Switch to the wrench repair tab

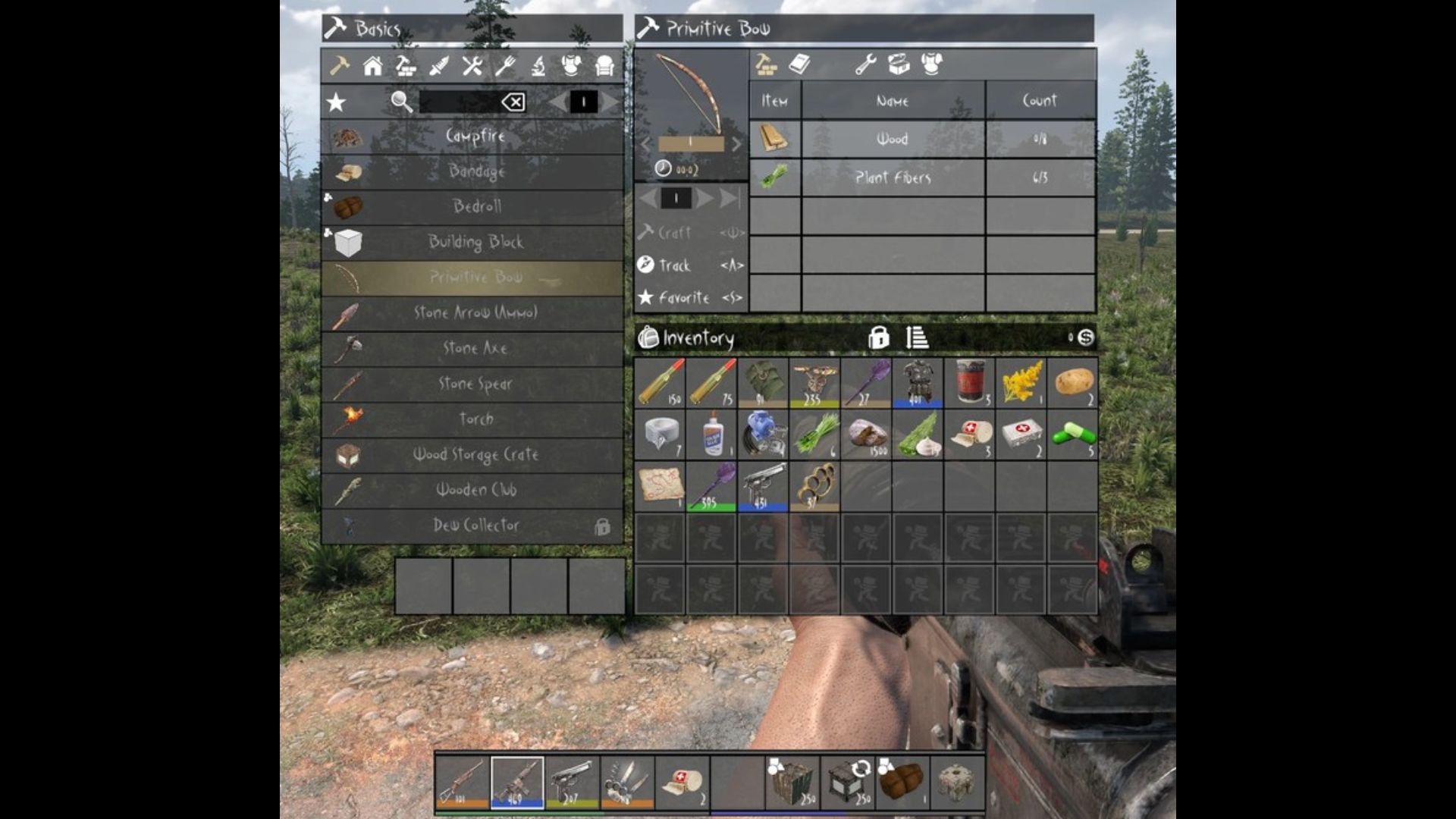[864, 64]
